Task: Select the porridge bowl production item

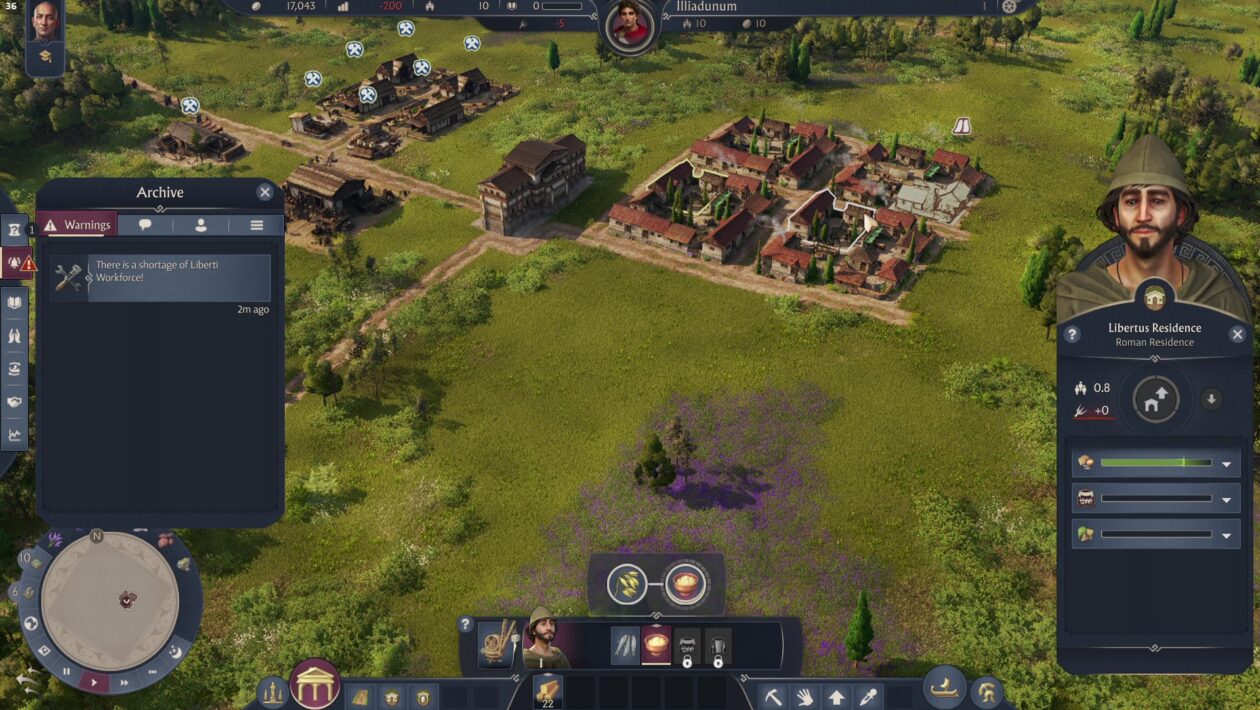Action: [x=656, y=646]
